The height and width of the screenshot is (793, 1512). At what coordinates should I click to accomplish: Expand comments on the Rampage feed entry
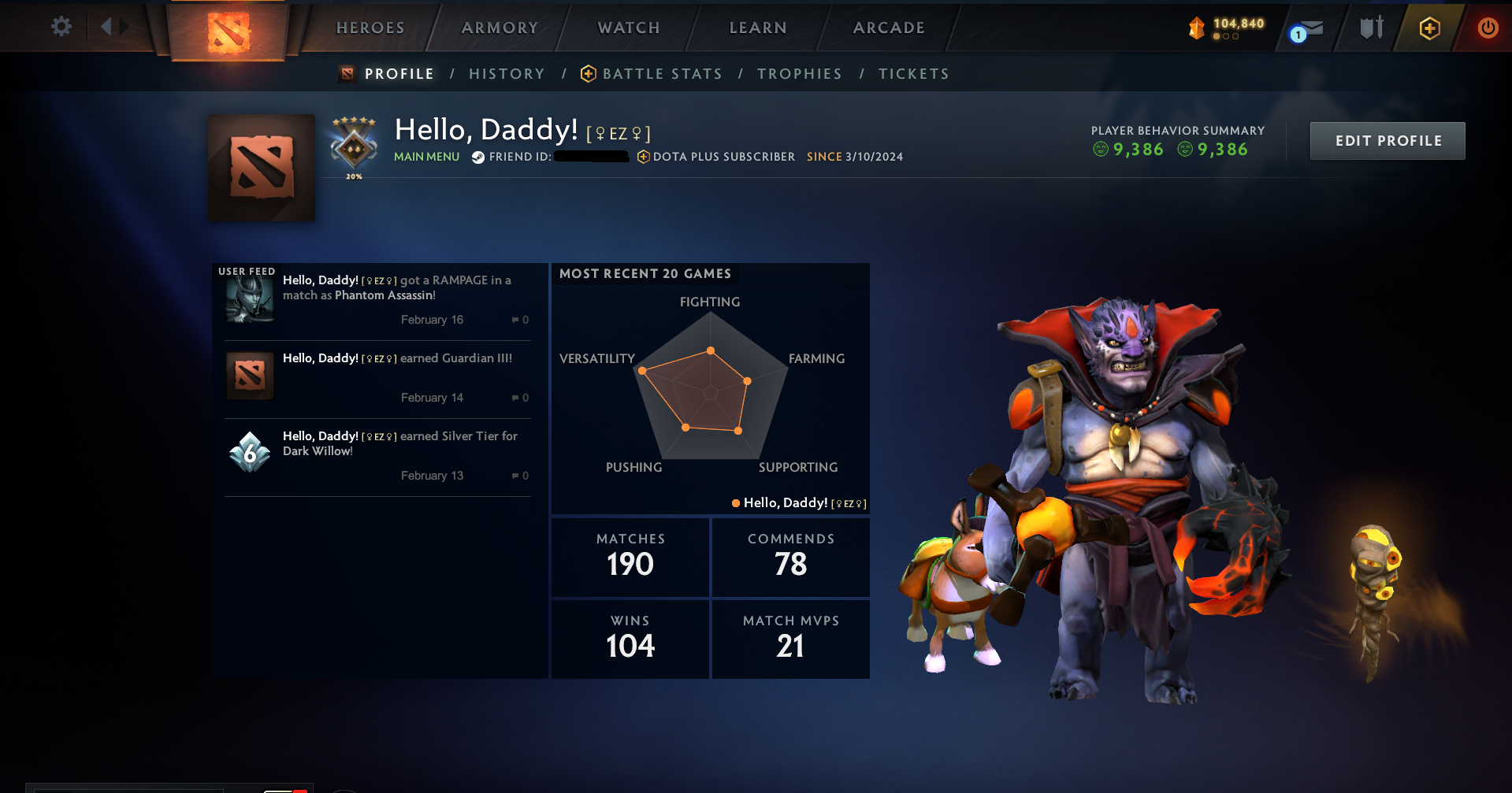click(519, 320)
